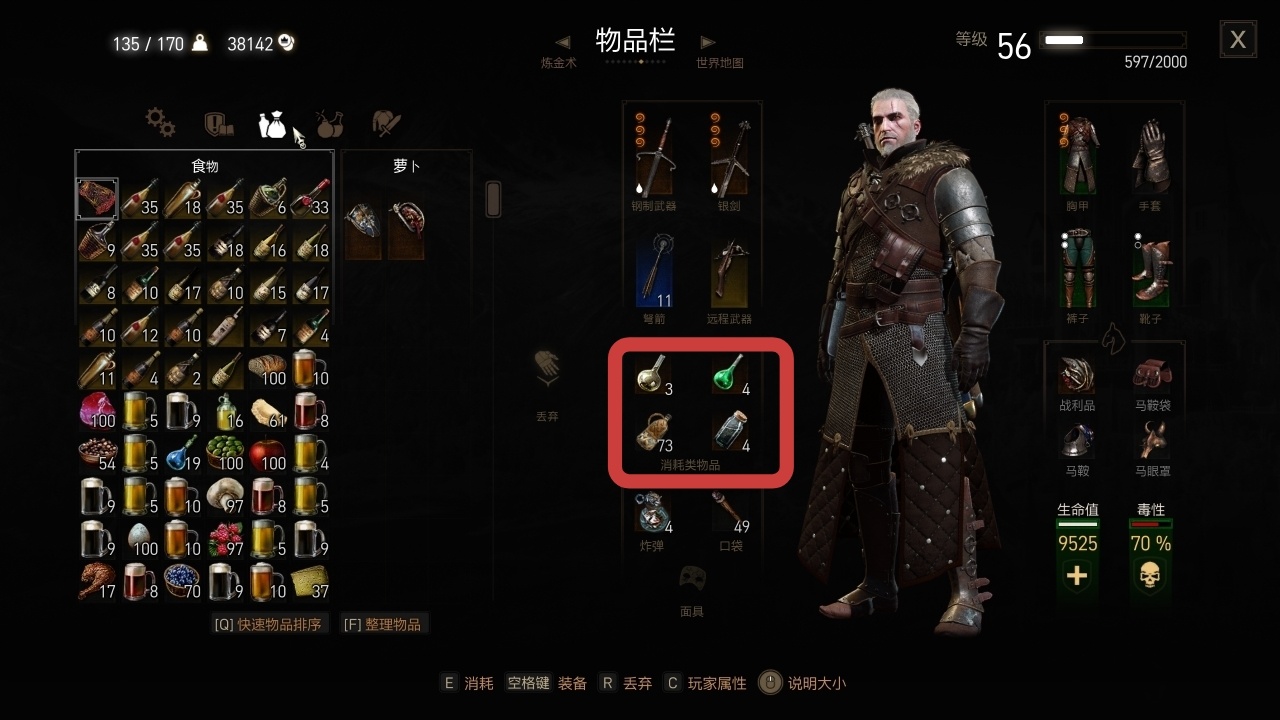Screen dimensions: 1280x720
Task: Open the mask equipment slot
Action: pos(693,578)
